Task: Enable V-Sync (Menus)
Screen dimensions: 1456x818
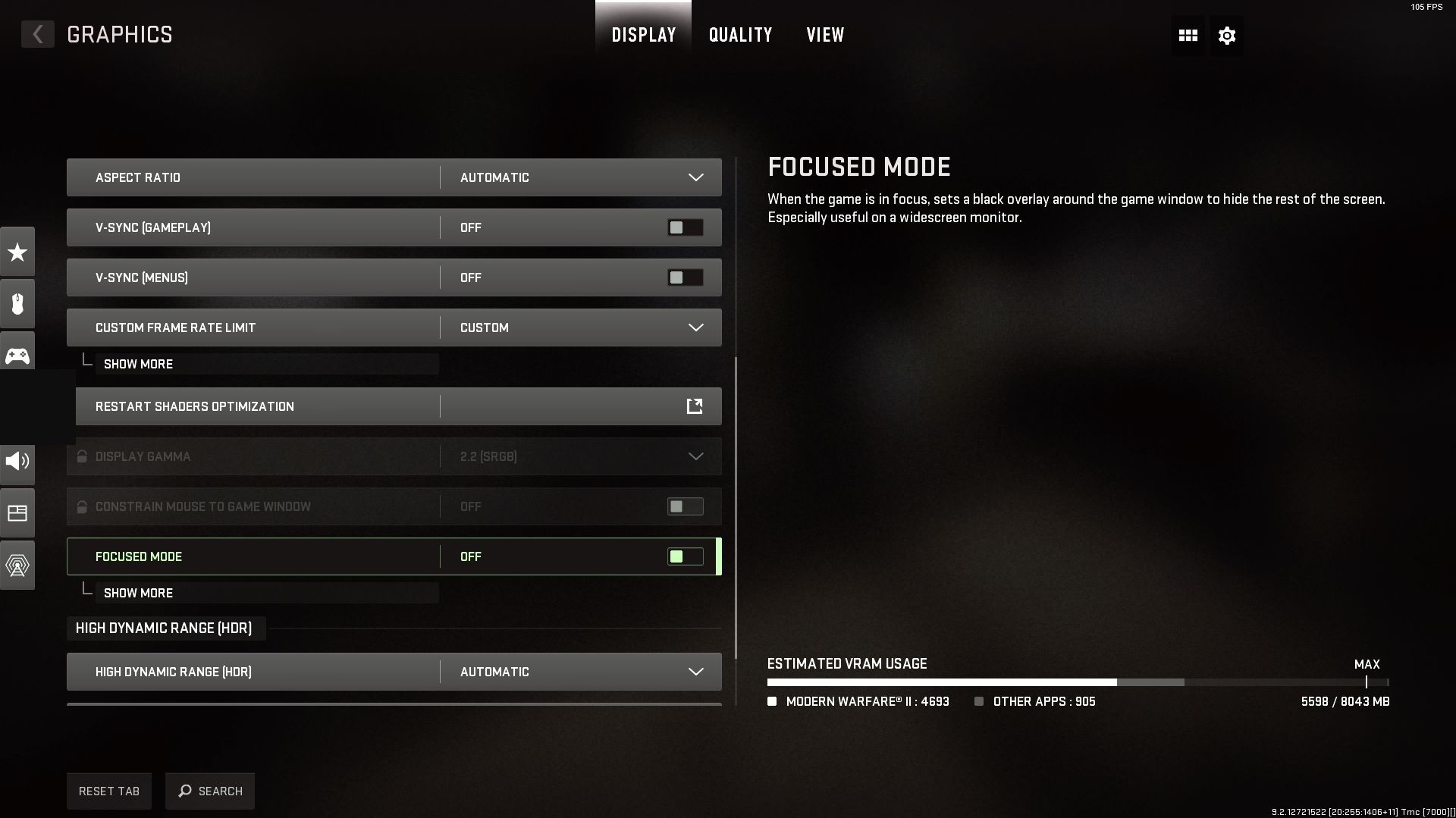Action: click(x=684, y=277)
